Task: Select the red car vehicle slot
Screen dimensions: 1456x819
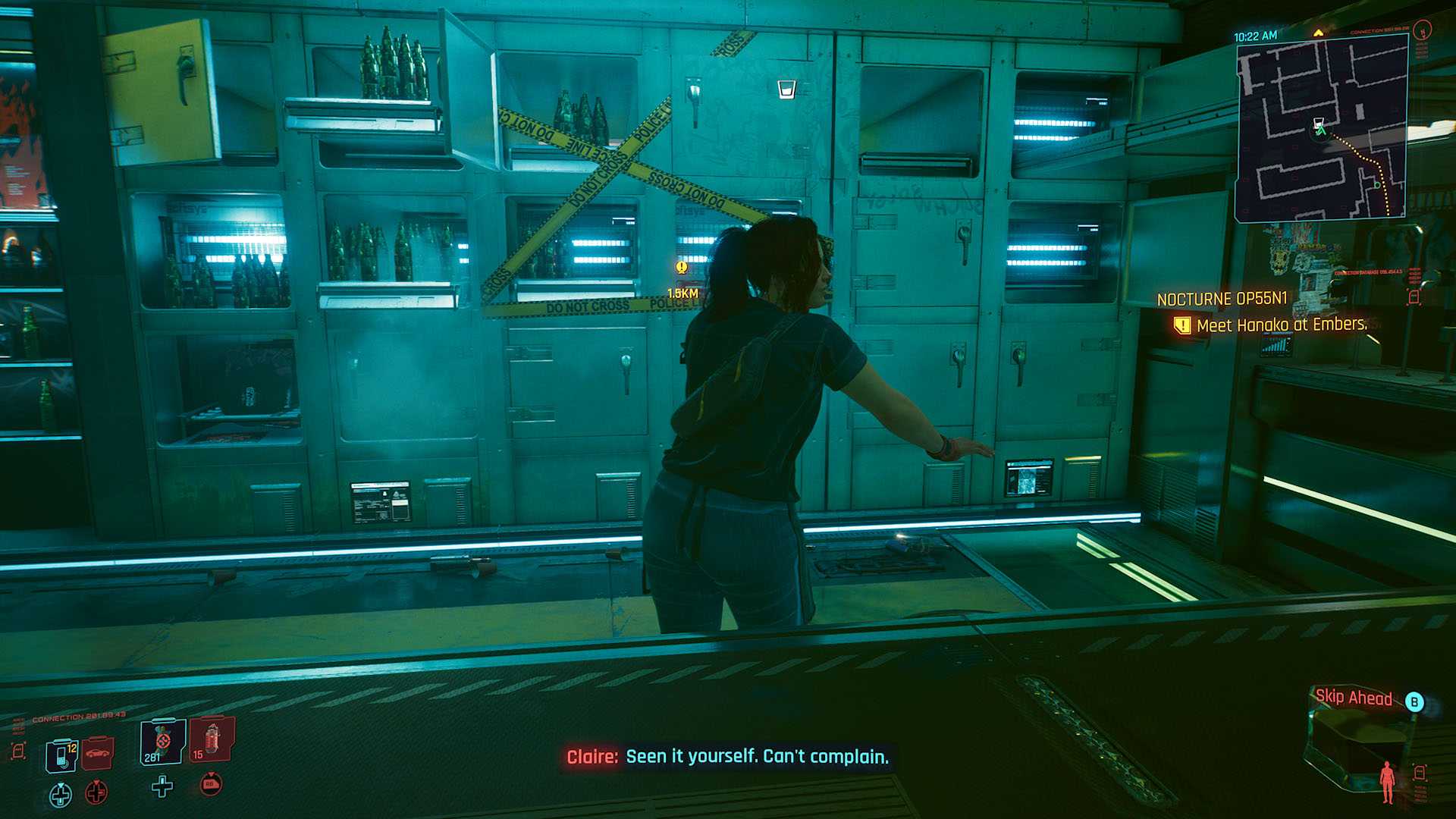Action: click(97, 752)
